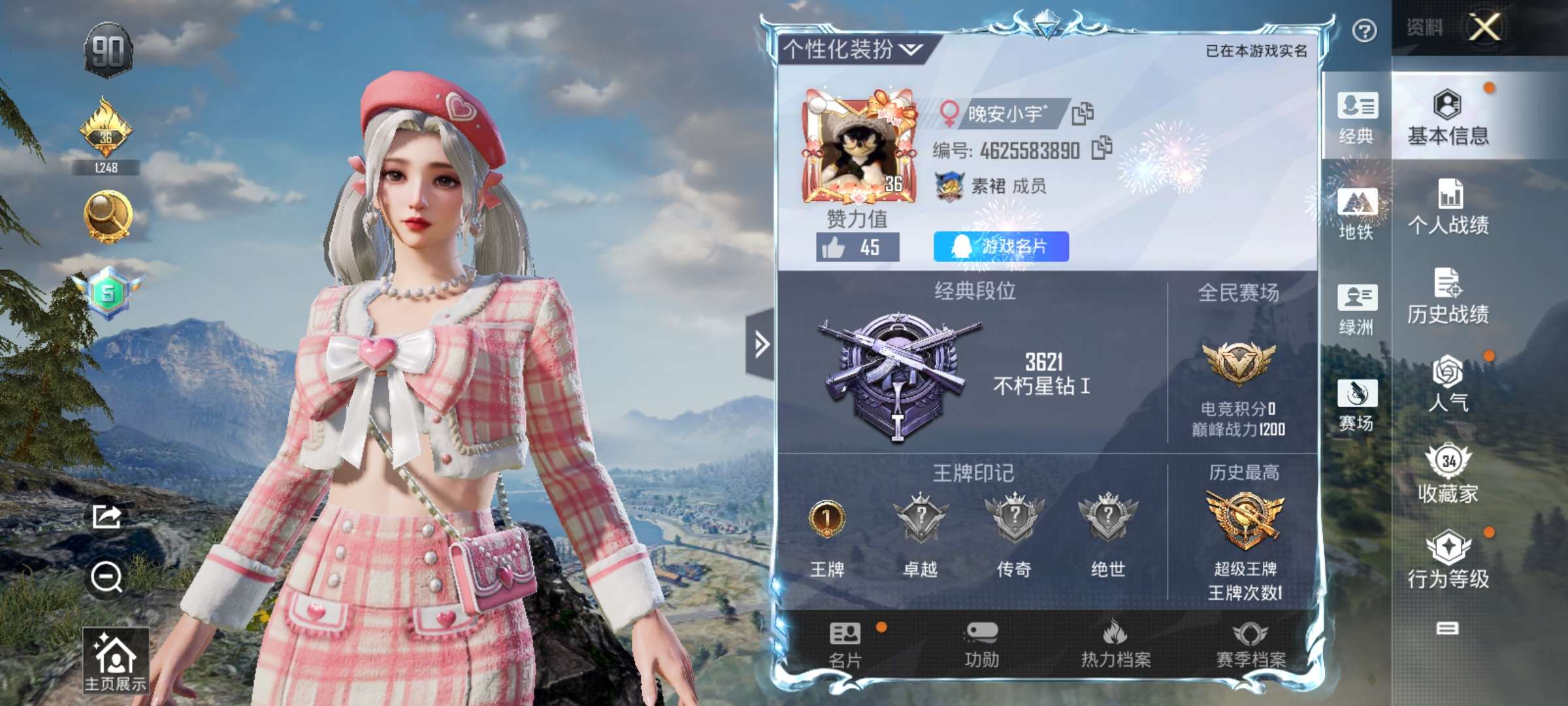The image size is (1568, 706).
Task: Open the 行为等级 behavior level page
Action: [x=1448, y=560]
